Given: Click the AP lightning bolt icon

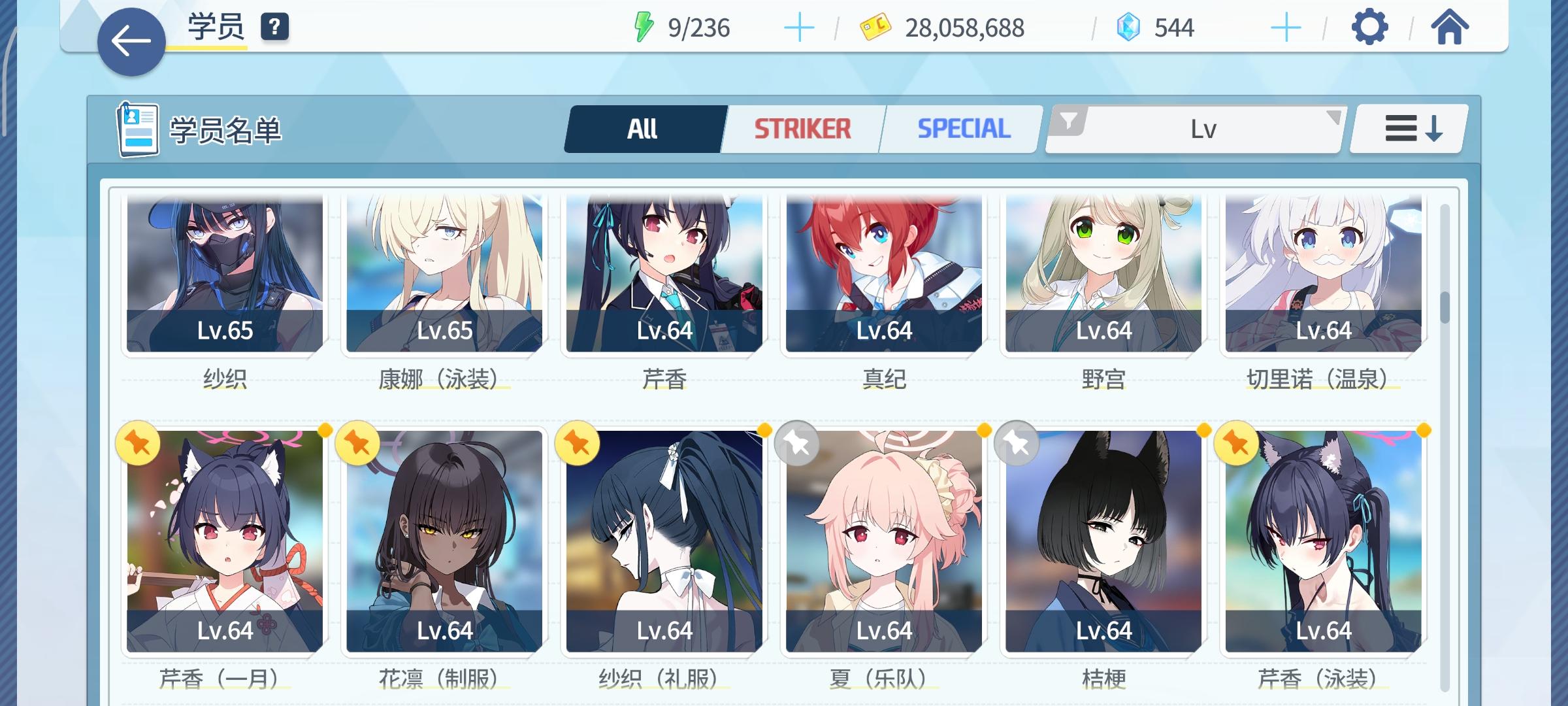Looking at the screenshot, I should point(644,26).
